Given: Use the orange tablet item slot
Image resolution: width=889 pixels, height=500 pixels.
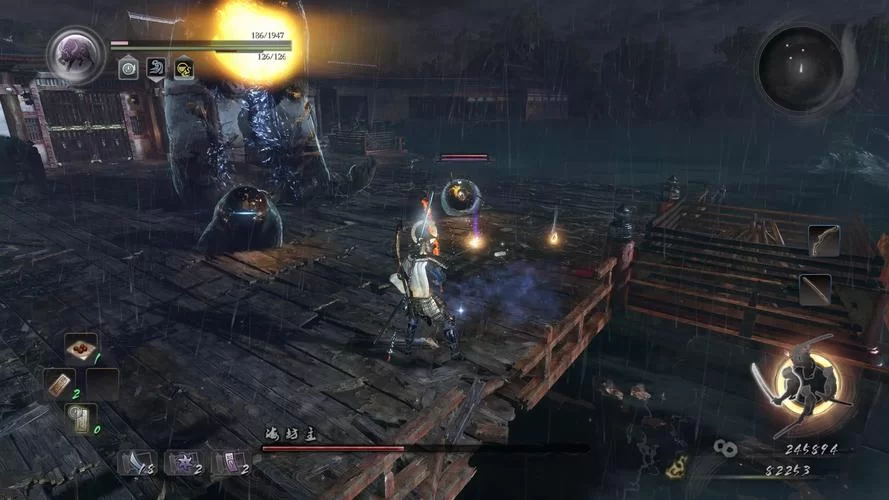Looking at the screenshot, I should tap(59, 383).
